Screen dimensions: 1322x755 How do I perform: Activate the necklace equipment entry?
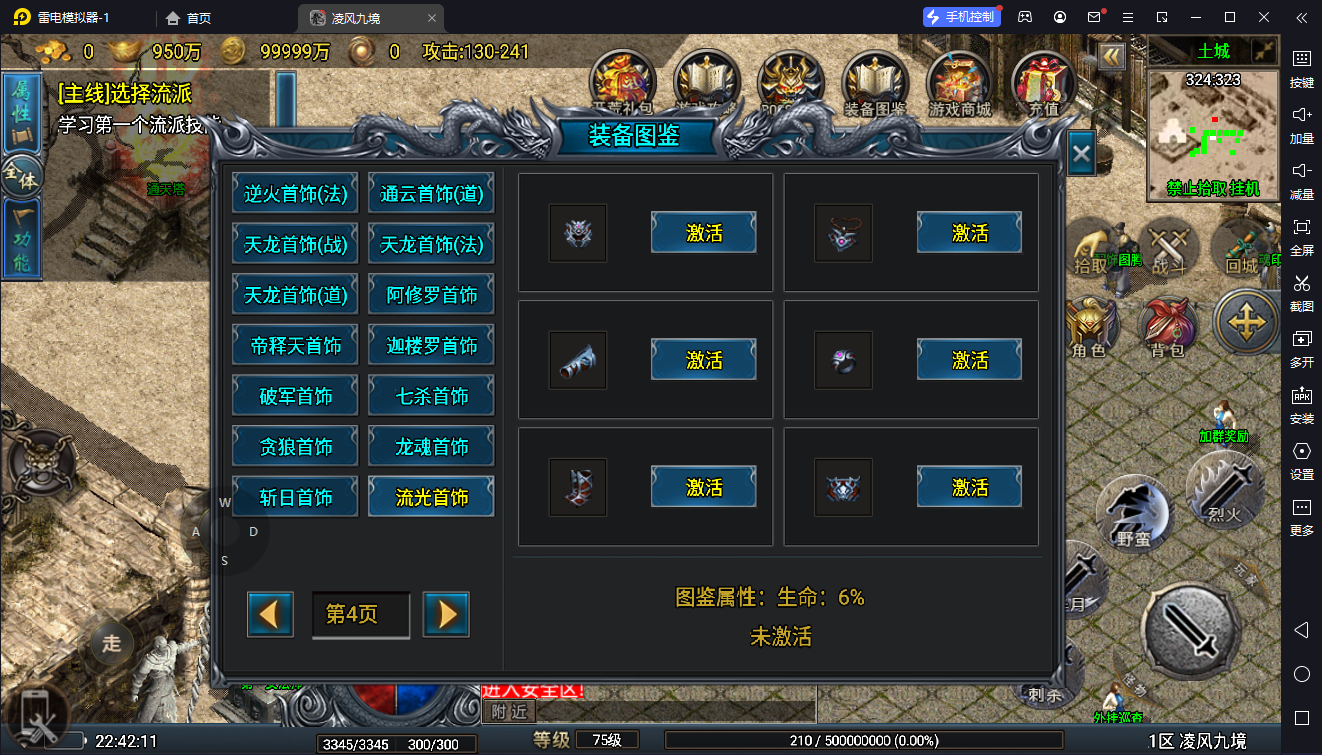(969, 233)
